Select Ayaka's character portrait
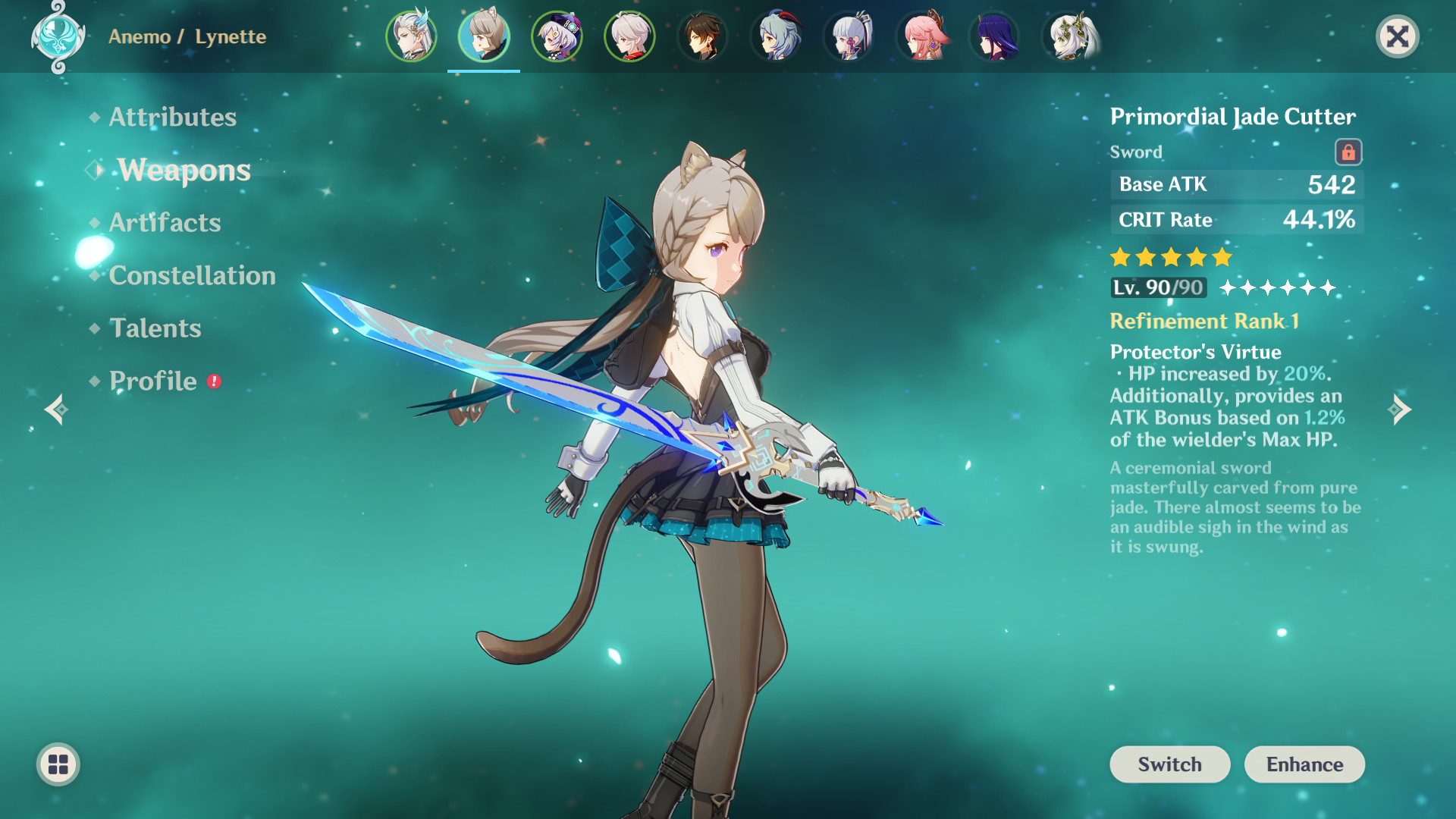The image size is (1456, 819). point(848,36)
